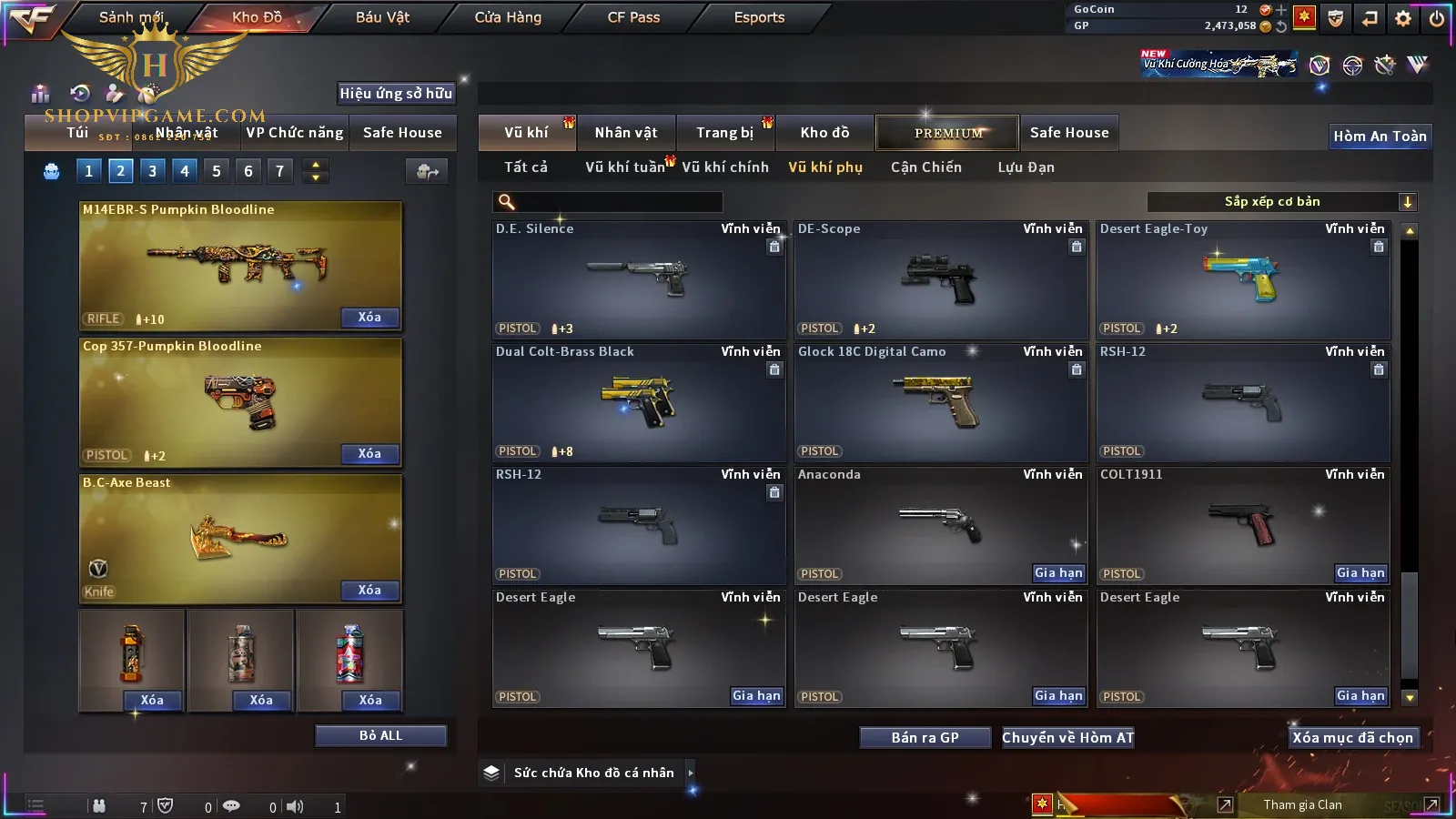Open the gear settings icon
This screenshot has width=1456, height=819.
coord(1403,18)
